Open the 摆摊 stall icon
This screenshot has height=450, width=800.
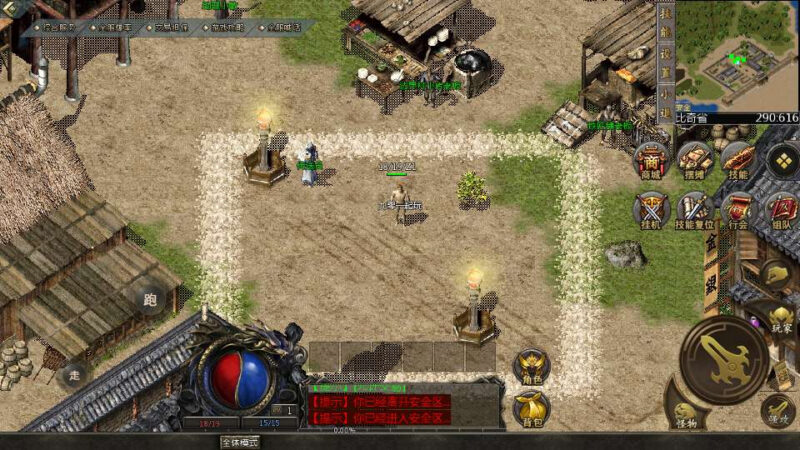[694, 160]
